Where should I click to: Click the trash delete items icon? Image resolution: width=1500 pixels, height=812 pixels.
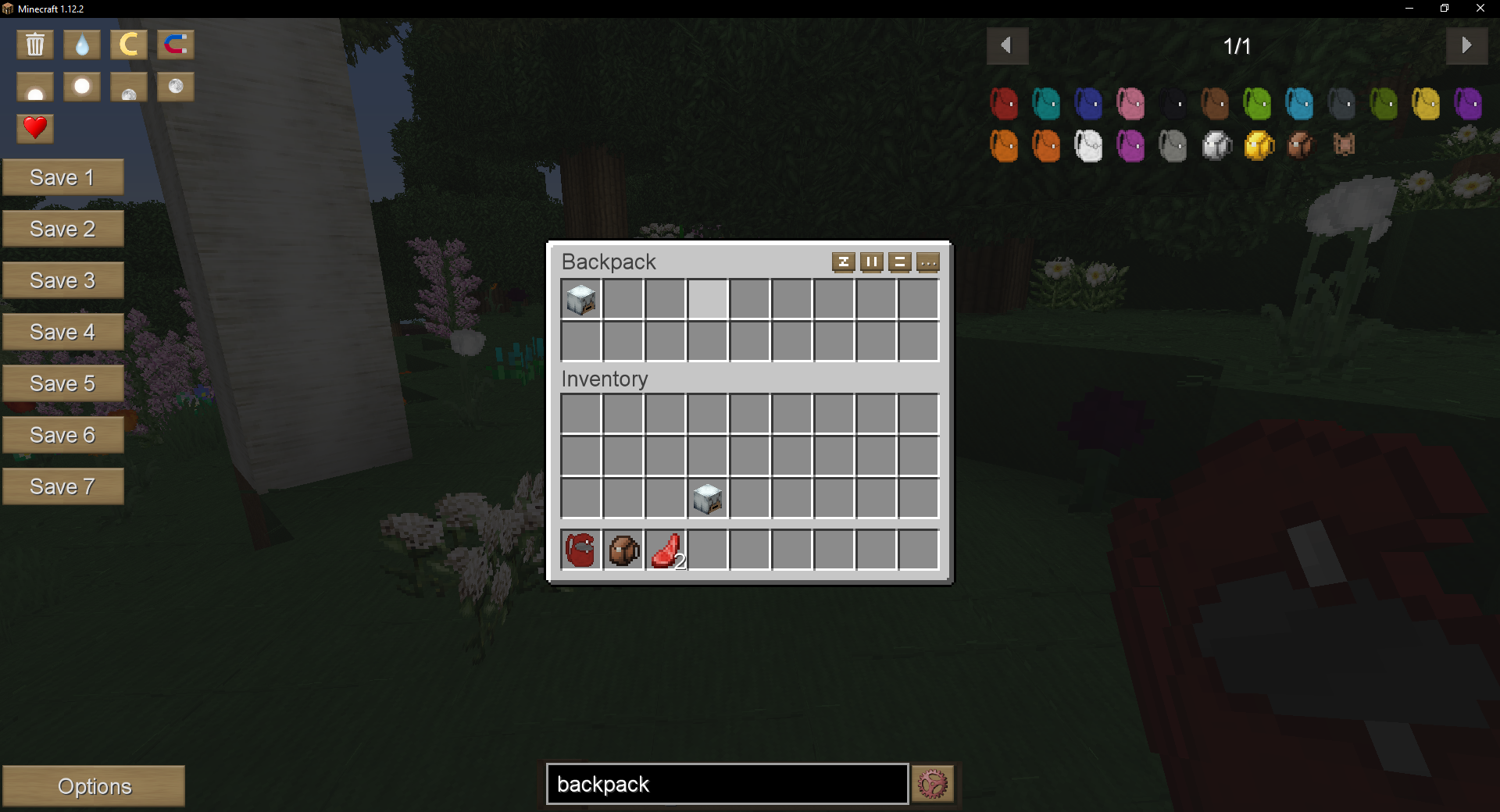coord(35,45)
